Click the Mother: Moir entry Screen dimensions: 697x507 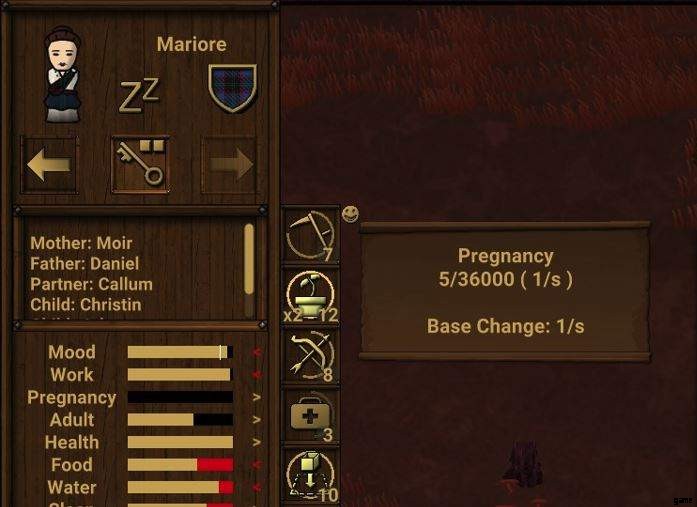coord(81,243)
